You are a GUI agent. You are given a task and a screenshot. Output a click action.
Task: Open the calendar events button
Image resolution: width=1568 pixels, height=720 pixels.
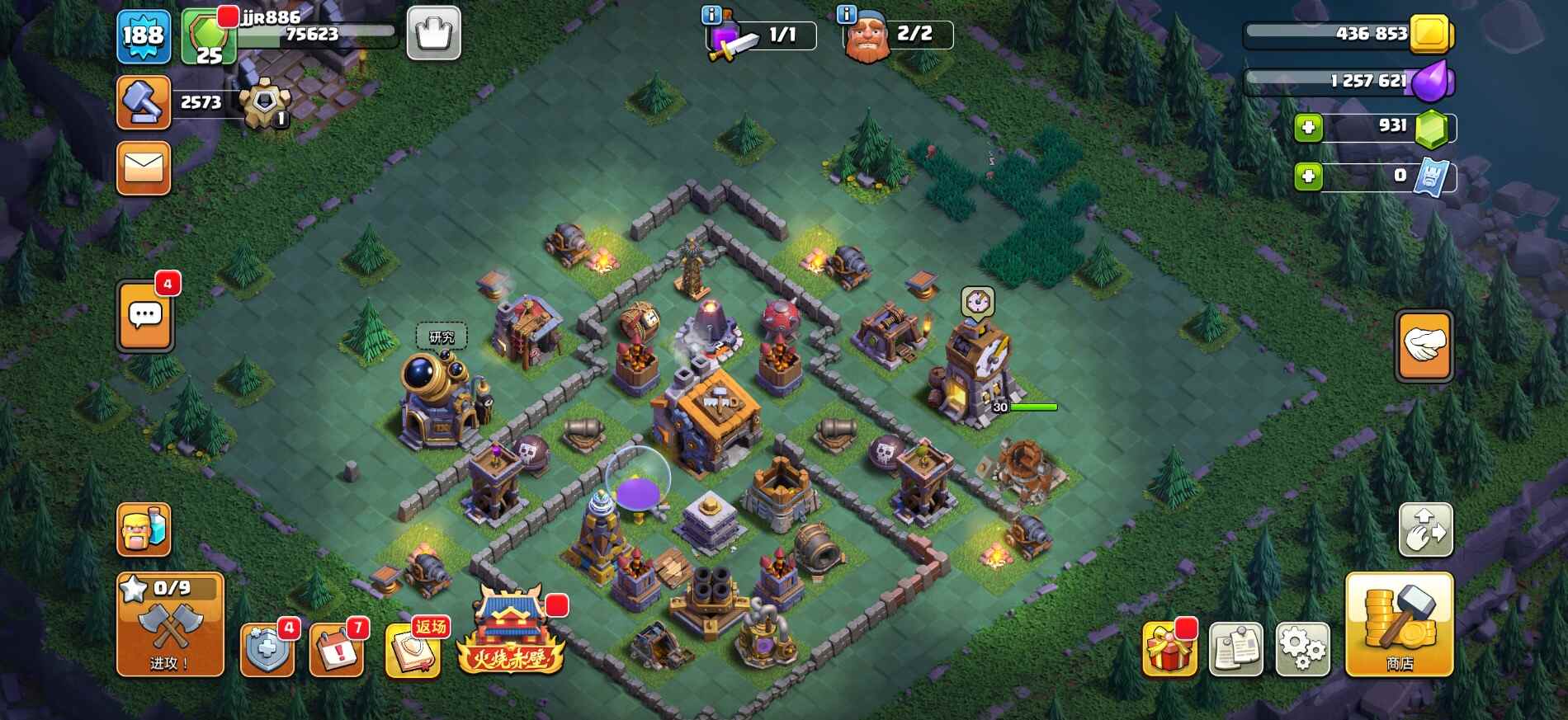[337, 650]
